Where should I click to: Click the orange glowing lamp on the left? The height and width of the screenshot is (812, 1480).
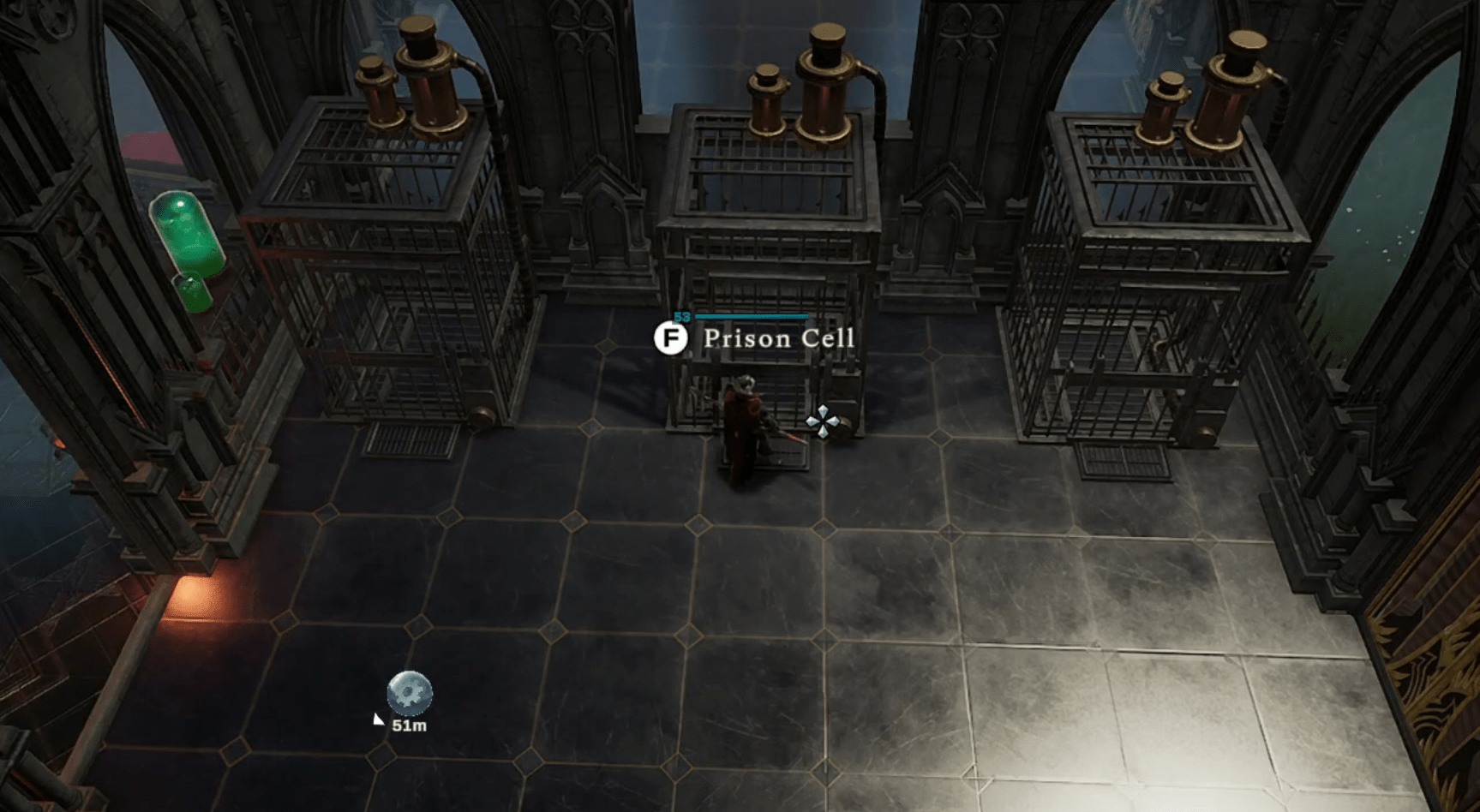pyautogui.click(x=189, y=591)
